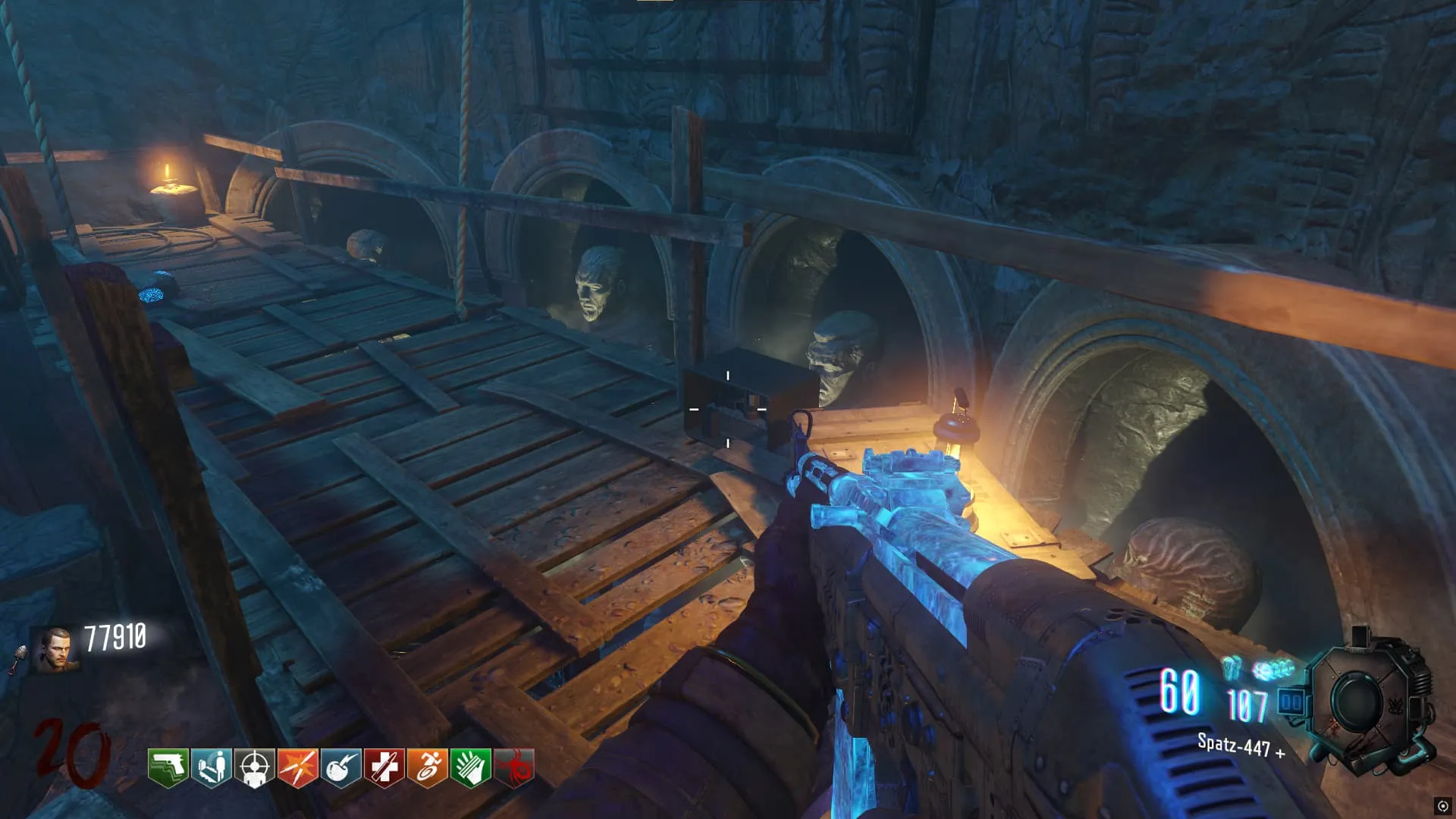The image size is (1456, 819).
Task: Select the shovel icon beside the portrait
Action: pyautogui.click(x=18, y=658)
